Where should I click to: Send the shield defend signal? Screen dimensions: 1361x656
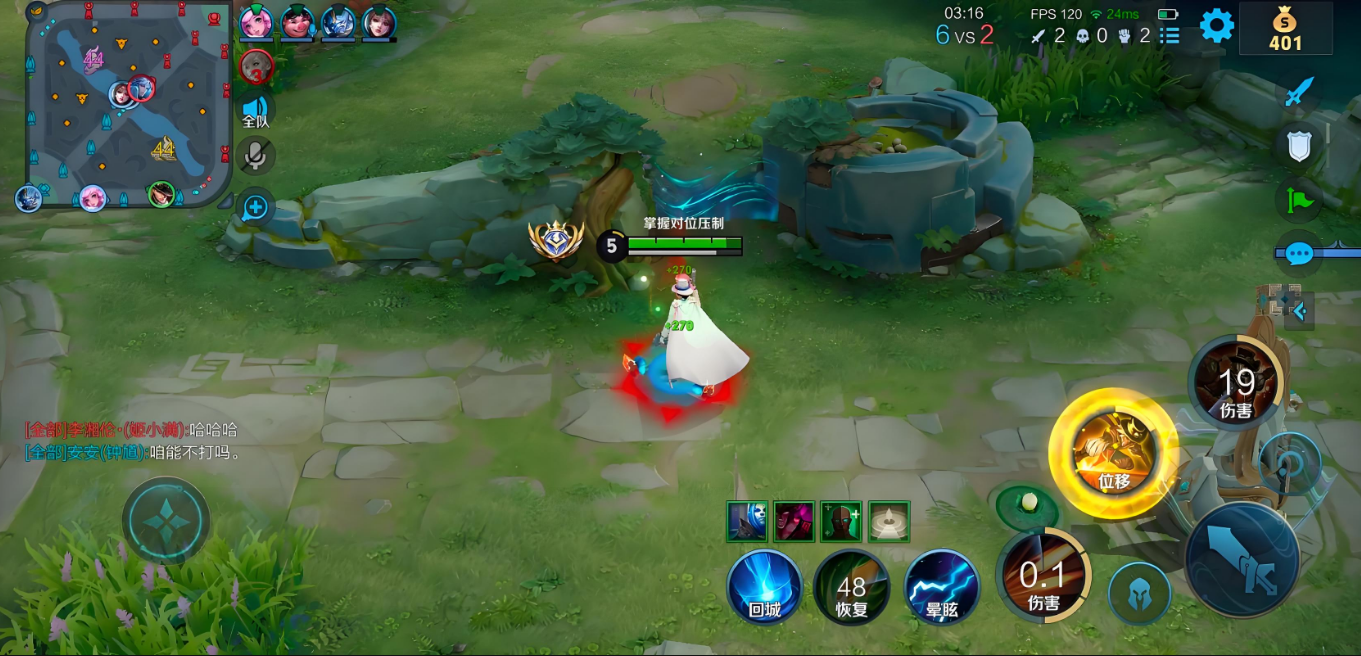pyautogui.click(x=1298, y=146)
